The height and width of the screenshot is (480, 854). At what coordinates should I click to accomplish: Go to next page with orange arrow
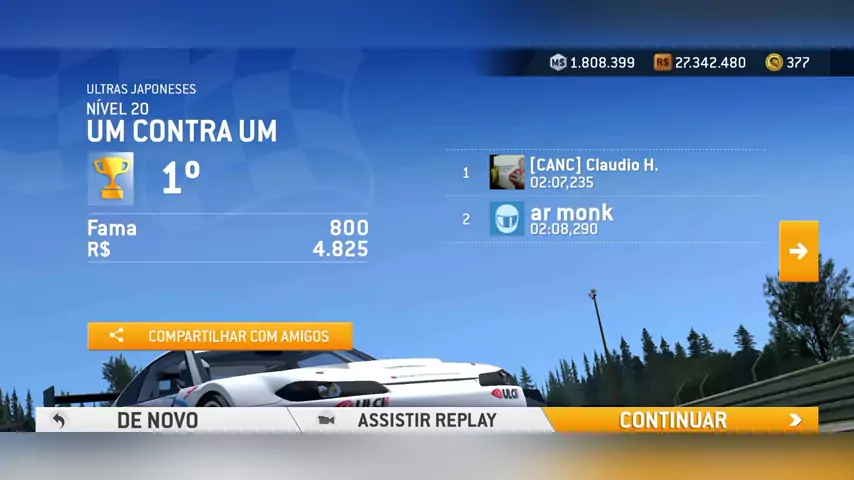pos(798,251)
